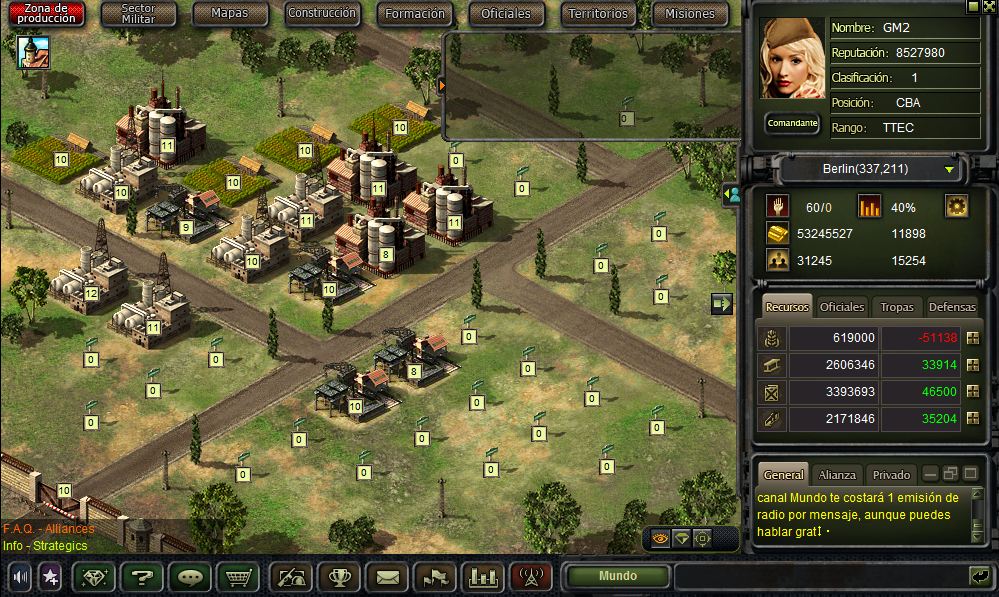The image size is (999, 597).
Task: Toggle sound with the speaker icon
Action: [x=19, y=577]
